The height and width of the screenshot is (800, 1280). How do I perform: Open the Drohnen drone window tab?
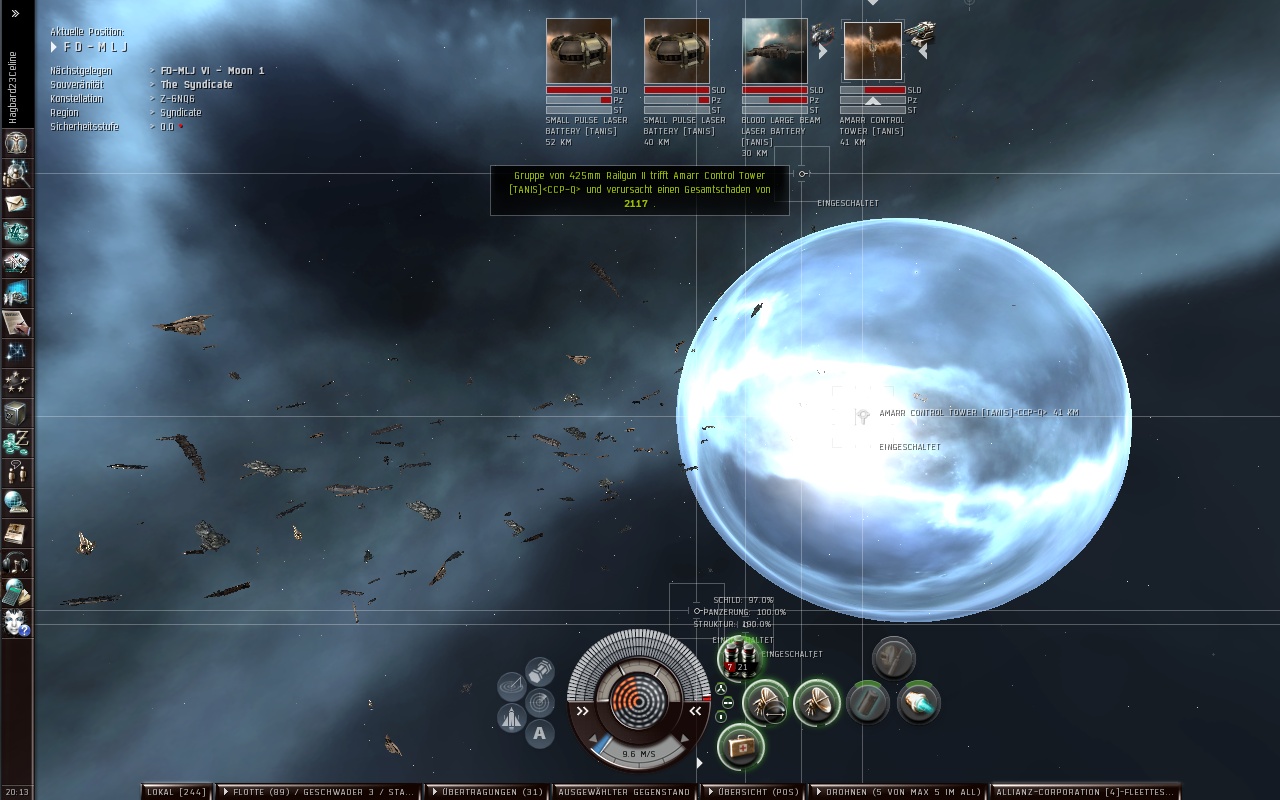pos(896,792)
